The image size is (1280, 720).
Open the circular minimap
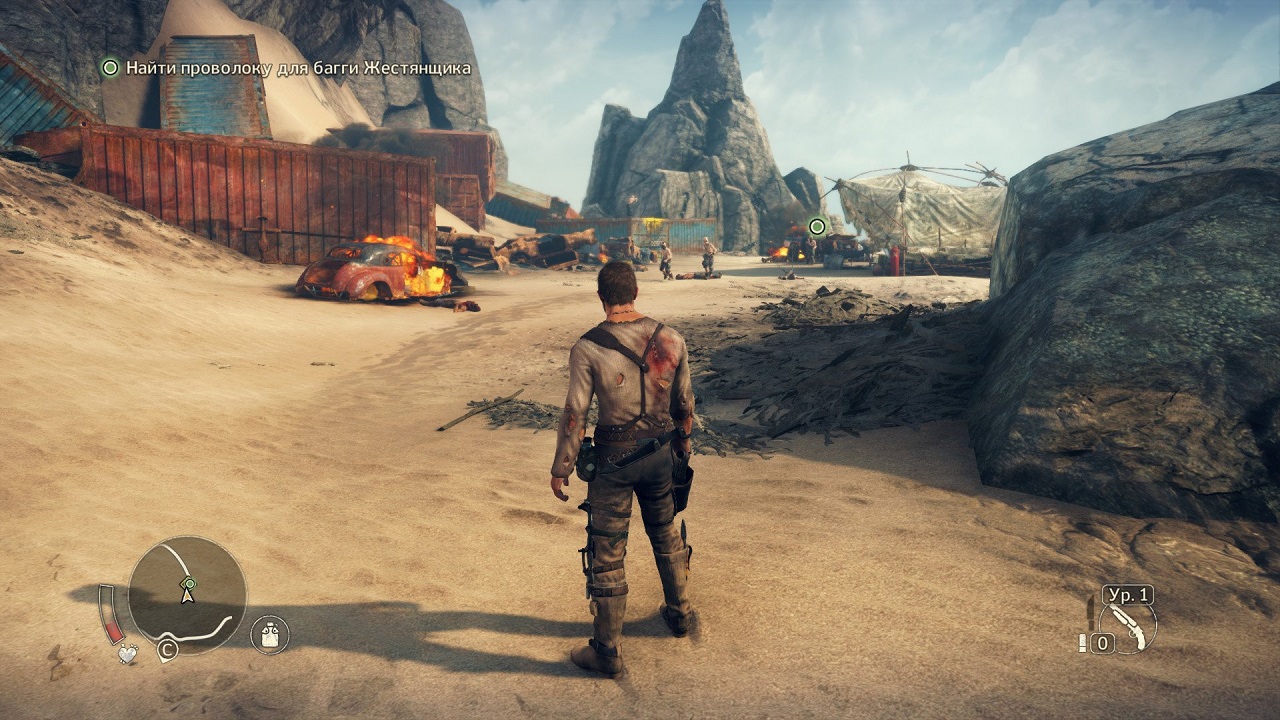coord(187,594)
